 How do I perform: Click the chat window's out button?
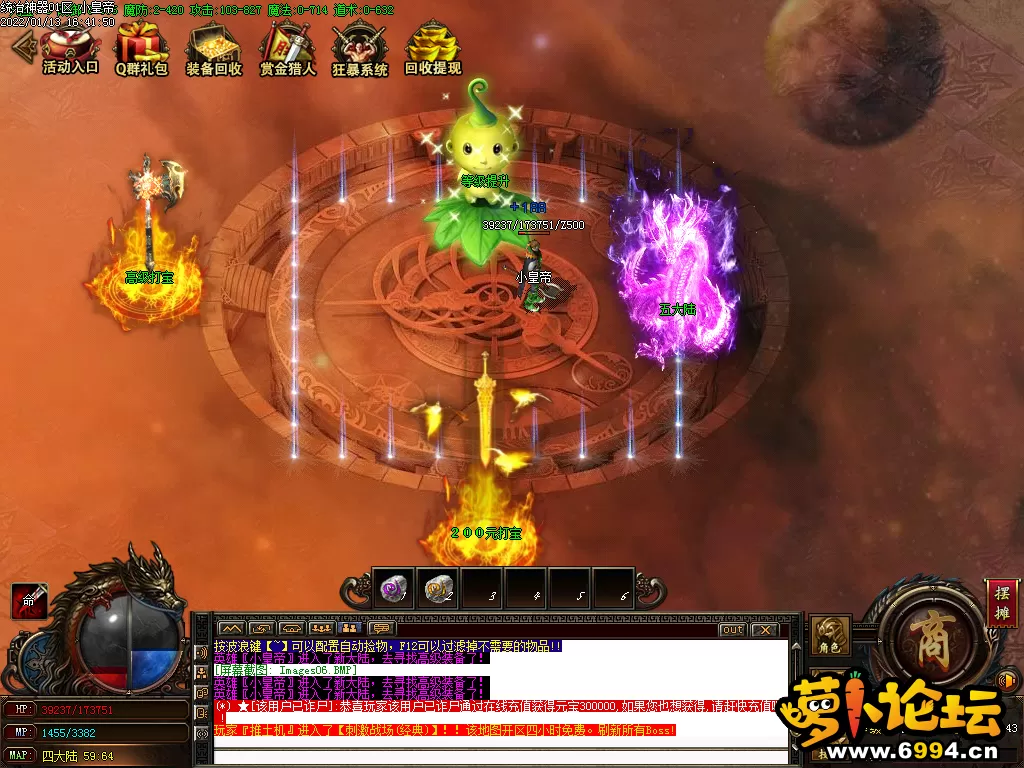point(732,630)
